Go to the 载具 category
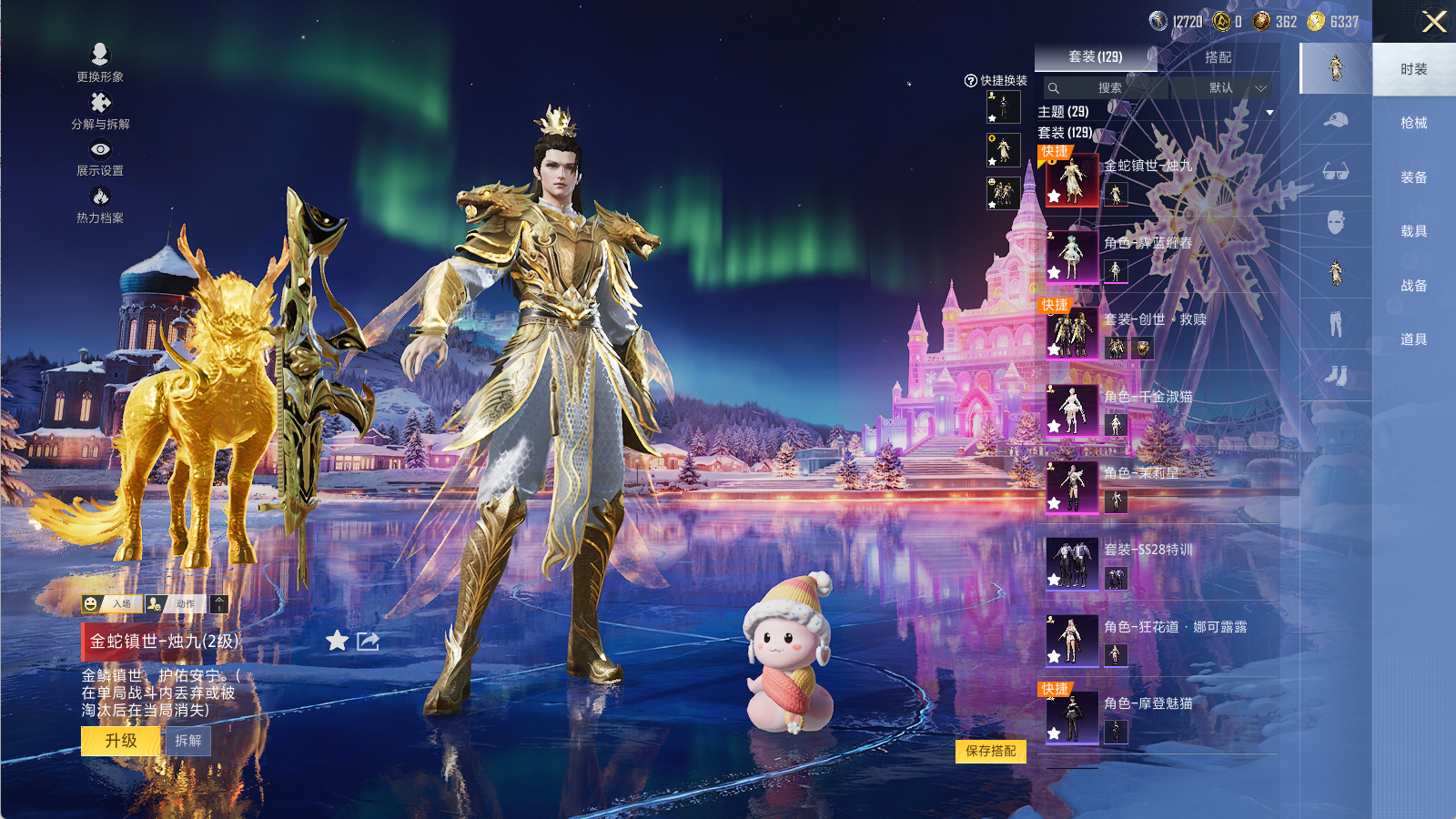 1413,231
